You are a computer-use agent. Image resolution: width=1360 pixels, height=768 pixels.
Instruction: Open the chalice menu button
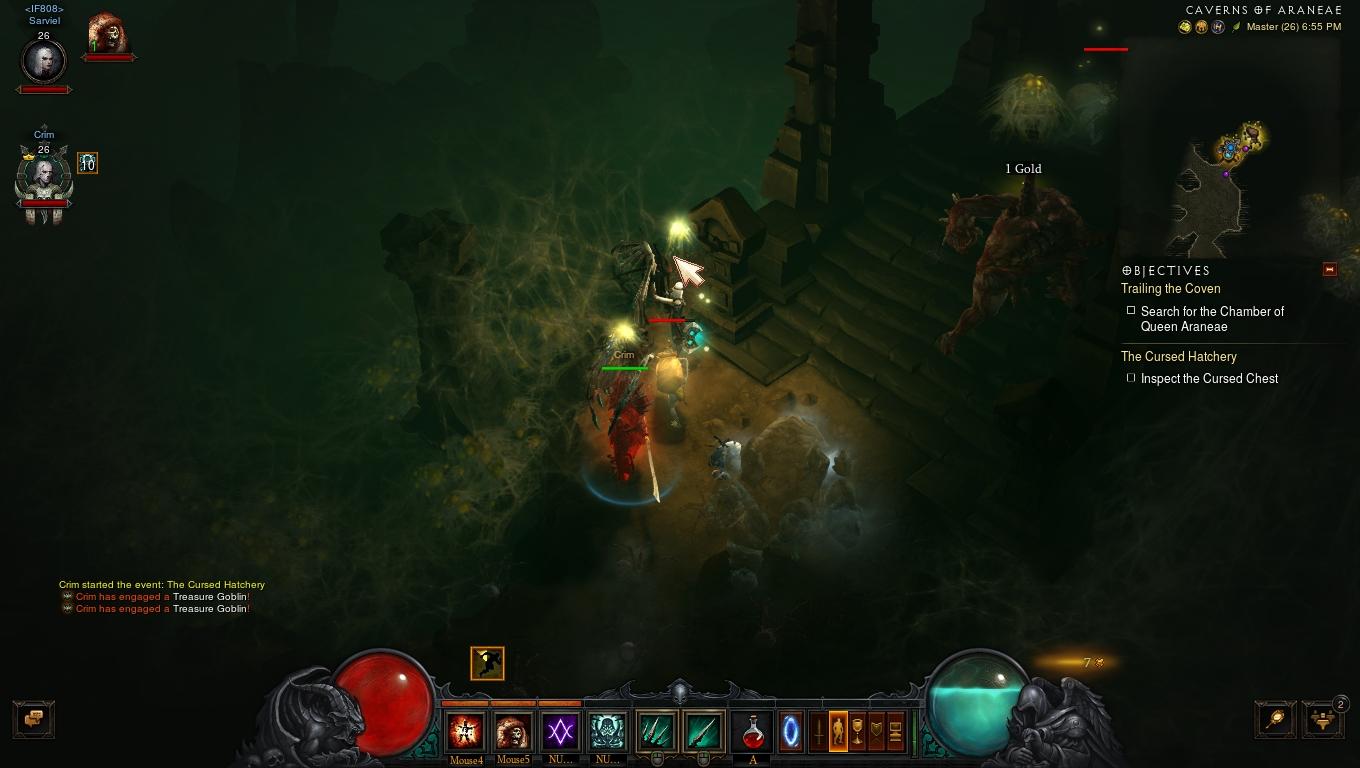(x=857, y=732)
